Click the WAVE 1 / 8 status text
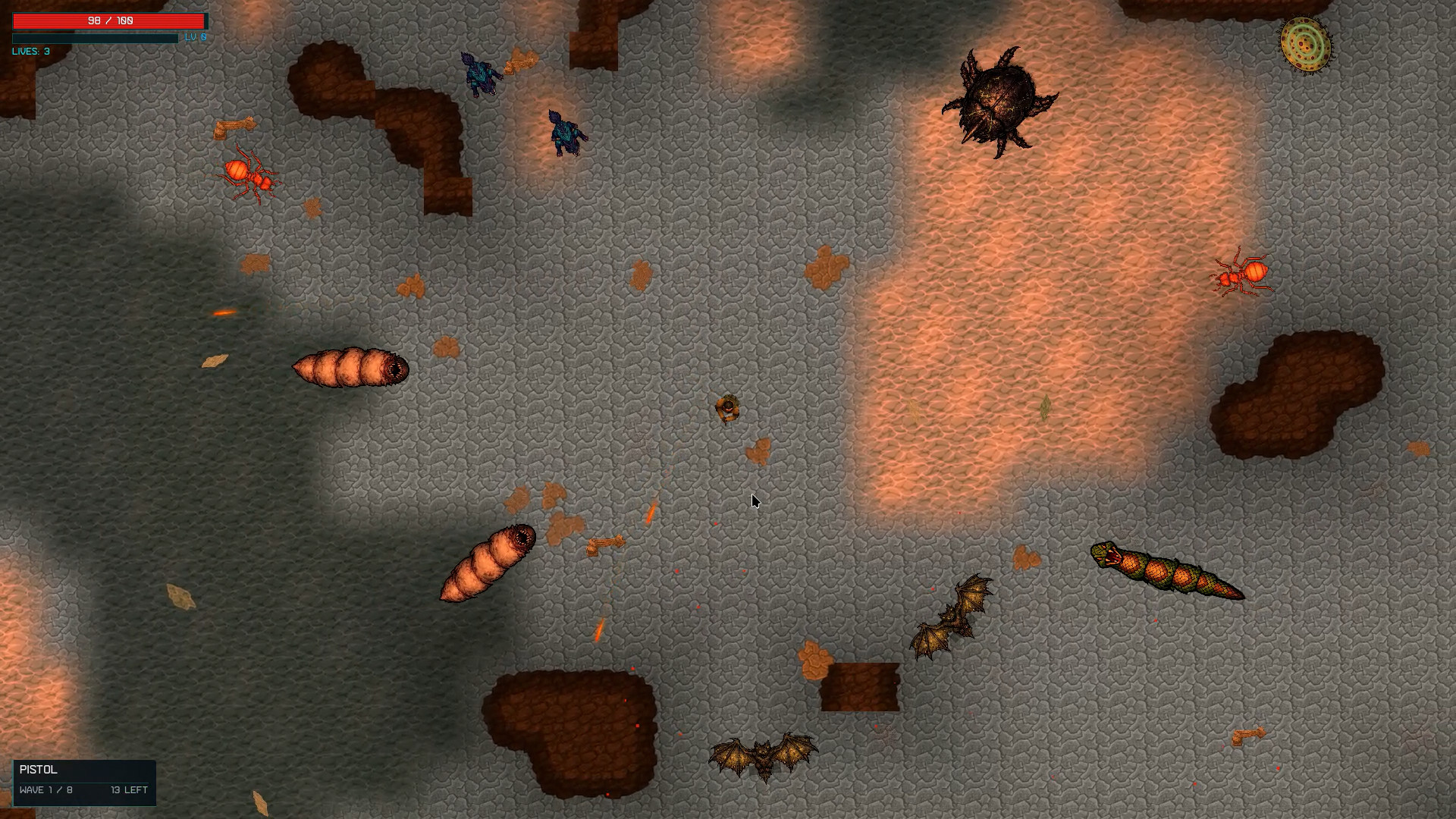The height and width of the screenshot is (819, 1456). (45, 789)
